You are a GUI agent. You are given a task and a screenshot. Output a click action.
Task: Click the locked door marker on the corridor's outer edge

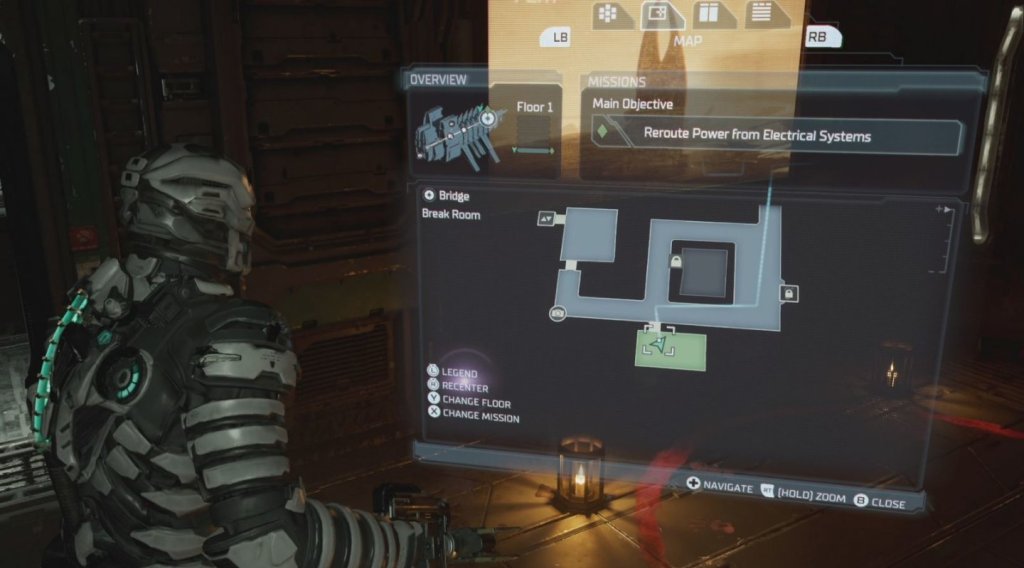click(x=788, y=293)
